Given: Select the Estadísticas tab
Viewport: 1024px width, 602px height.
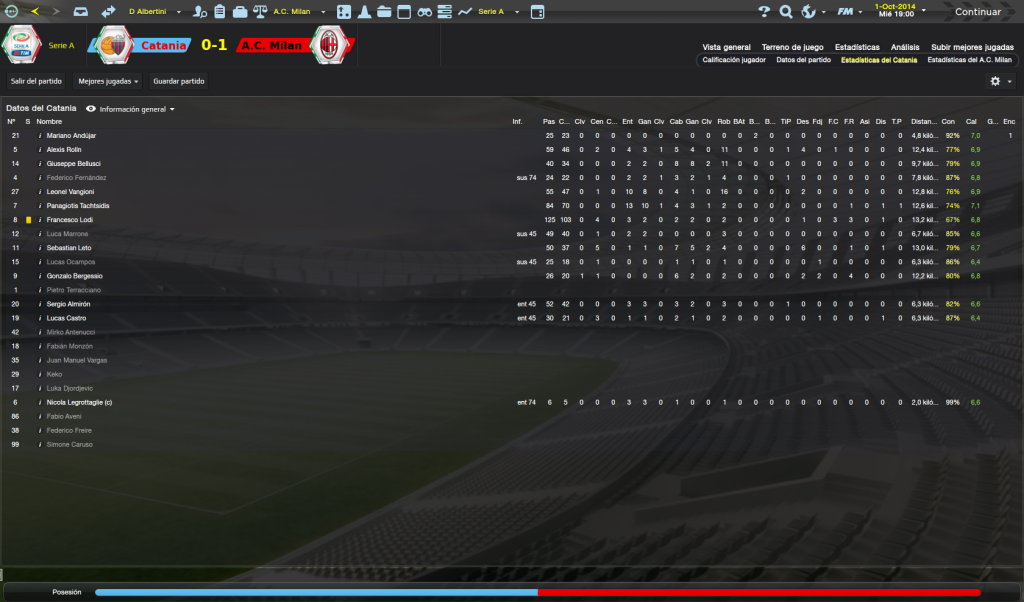Looking at the screenshot, I should [857, 47].
